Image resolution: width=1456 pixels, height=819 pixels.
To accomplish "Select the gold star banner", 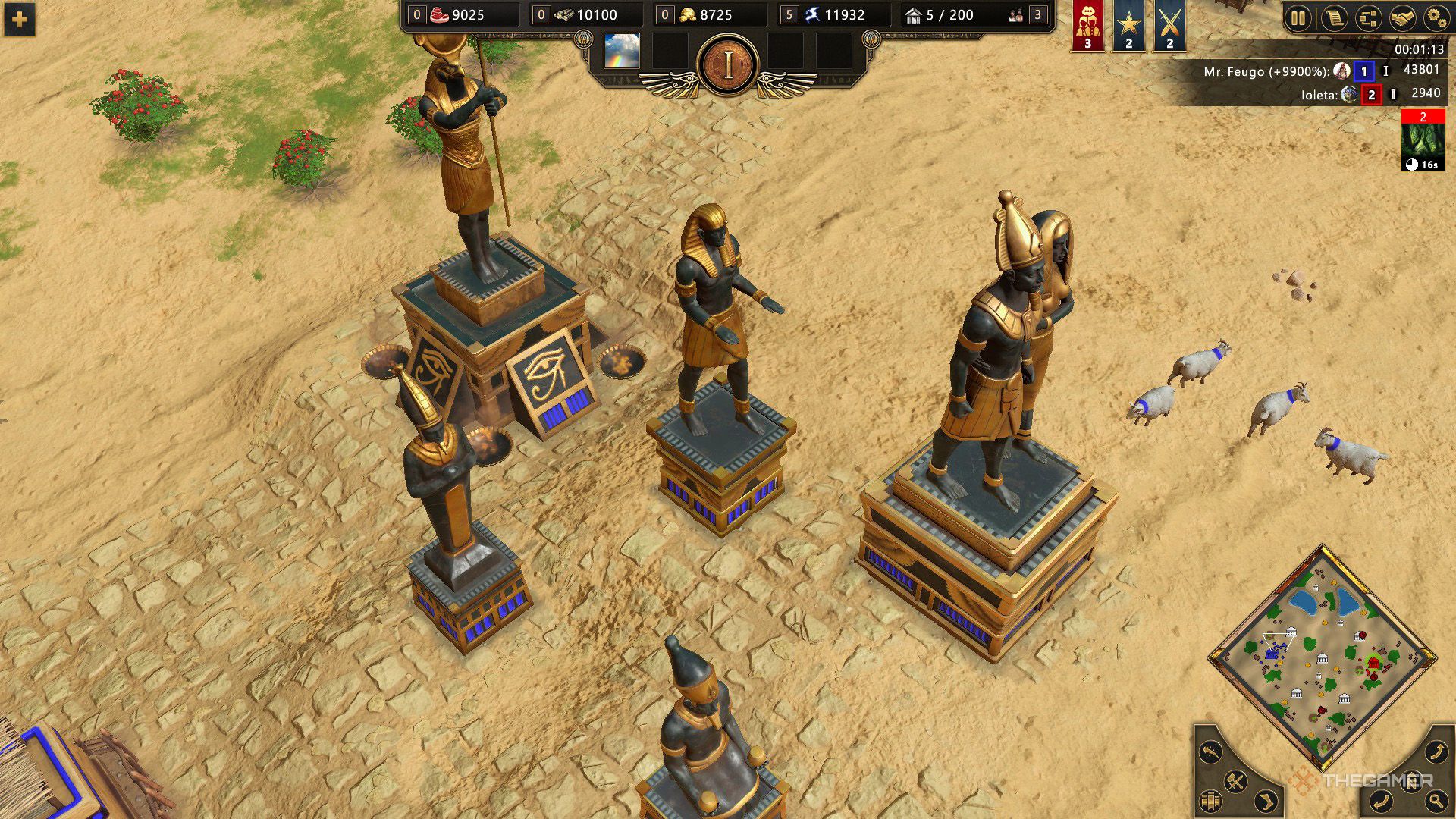I will 1128,27.
